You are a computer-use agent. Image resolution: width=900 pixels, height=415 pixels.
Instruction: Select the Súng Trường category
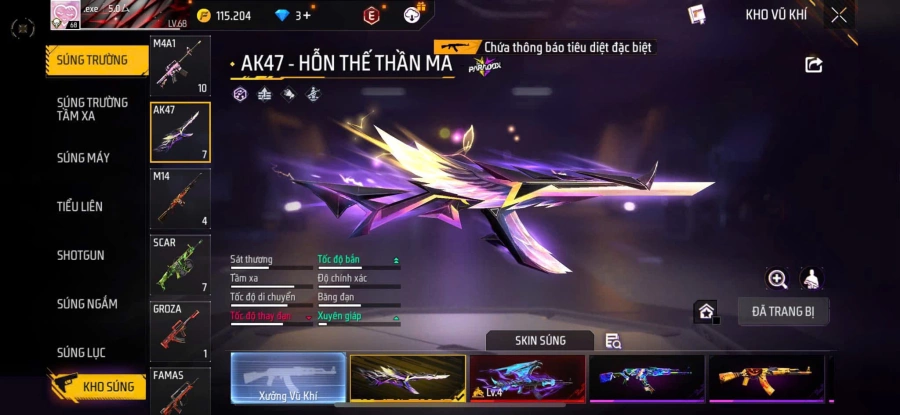click(x=93, y=60)
